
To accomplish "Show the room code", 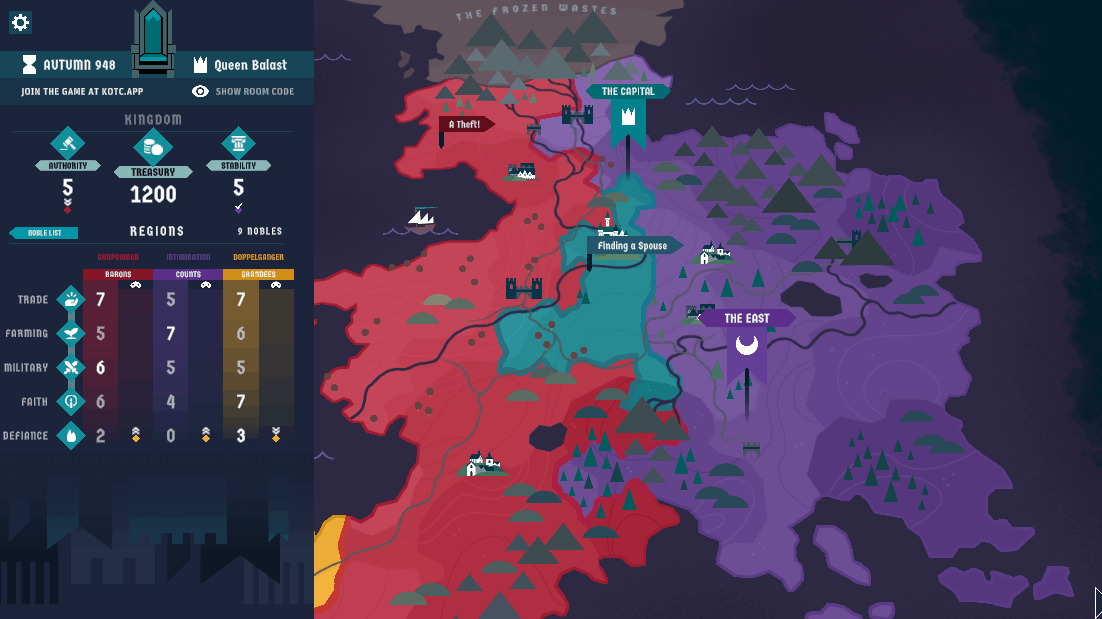I will tap(244, 91).
